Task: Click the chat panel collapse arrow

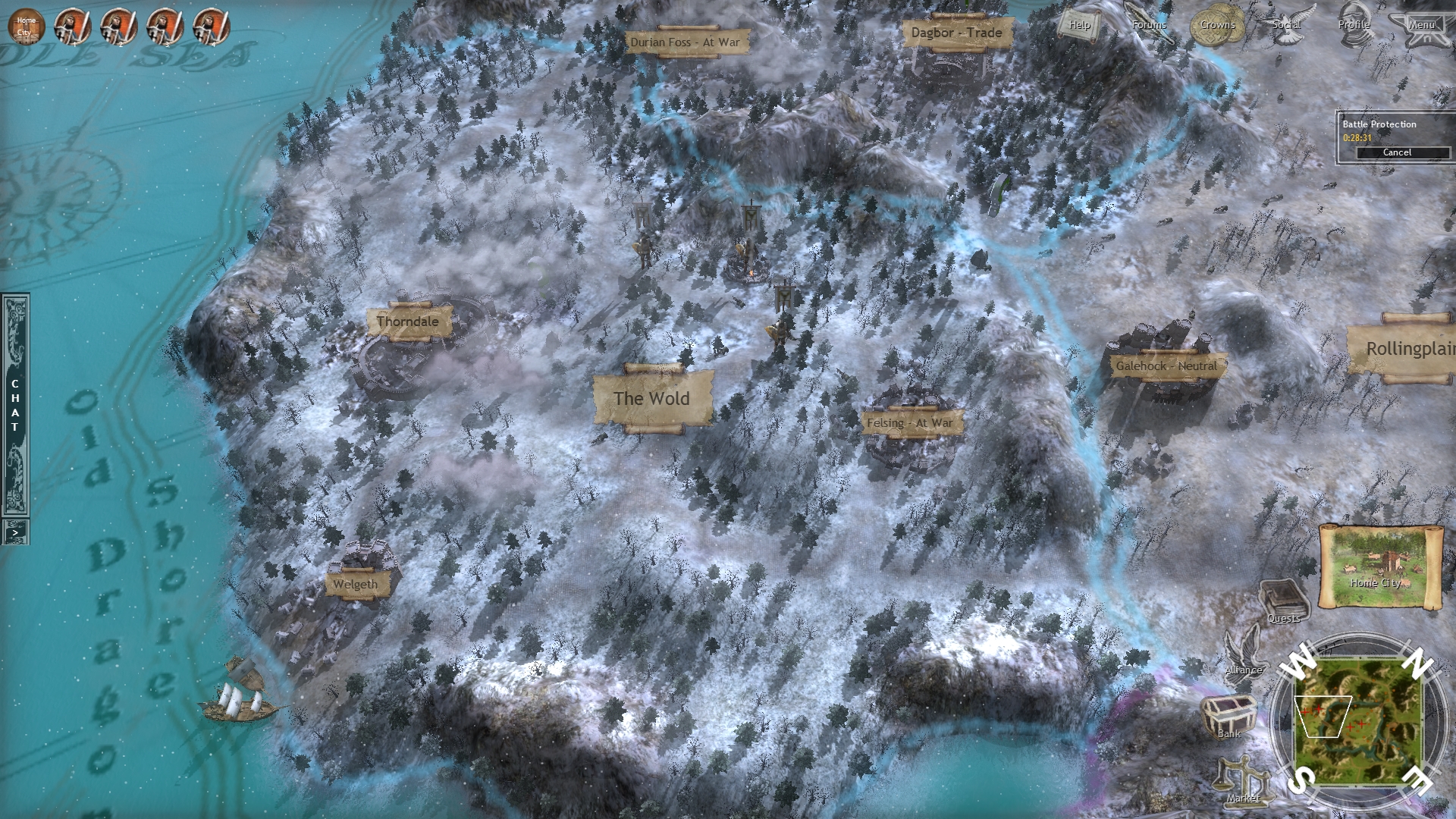Action: (15, 531)
